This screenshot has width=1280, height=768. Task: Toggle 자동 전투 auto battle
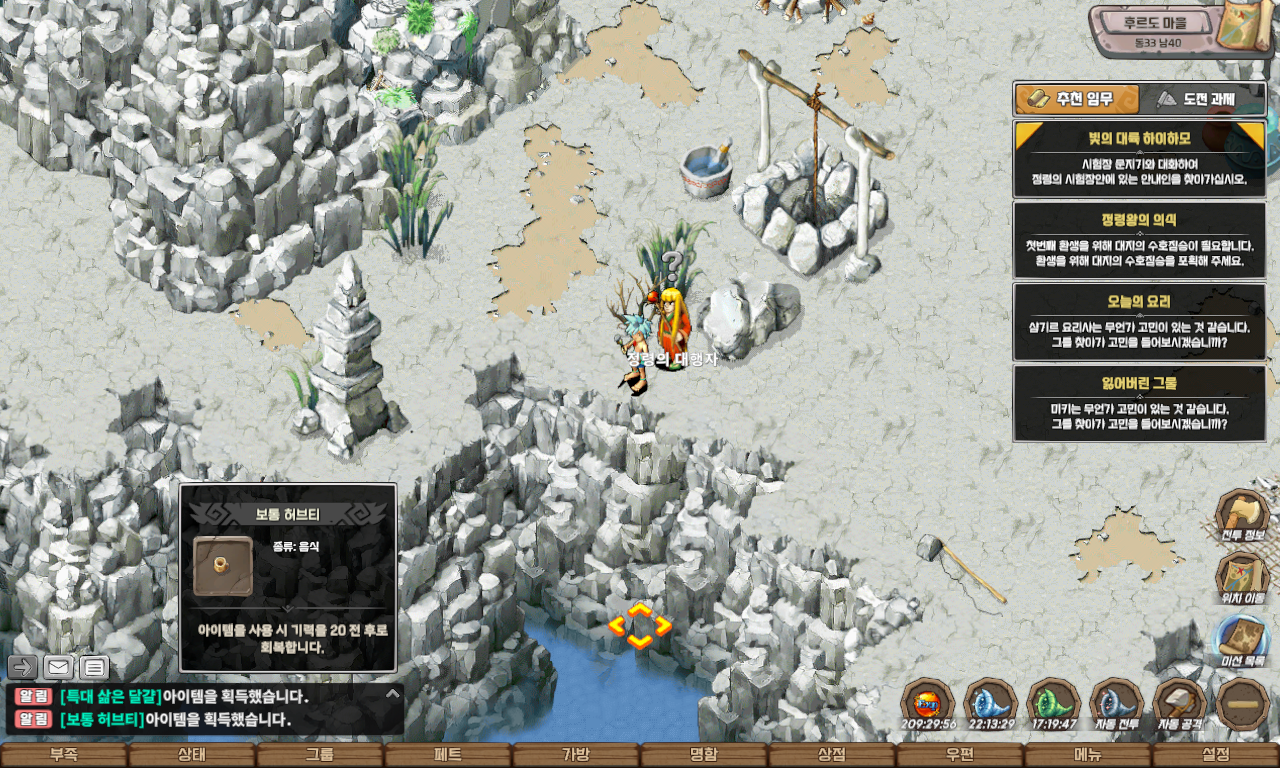tap(1117, 704)
